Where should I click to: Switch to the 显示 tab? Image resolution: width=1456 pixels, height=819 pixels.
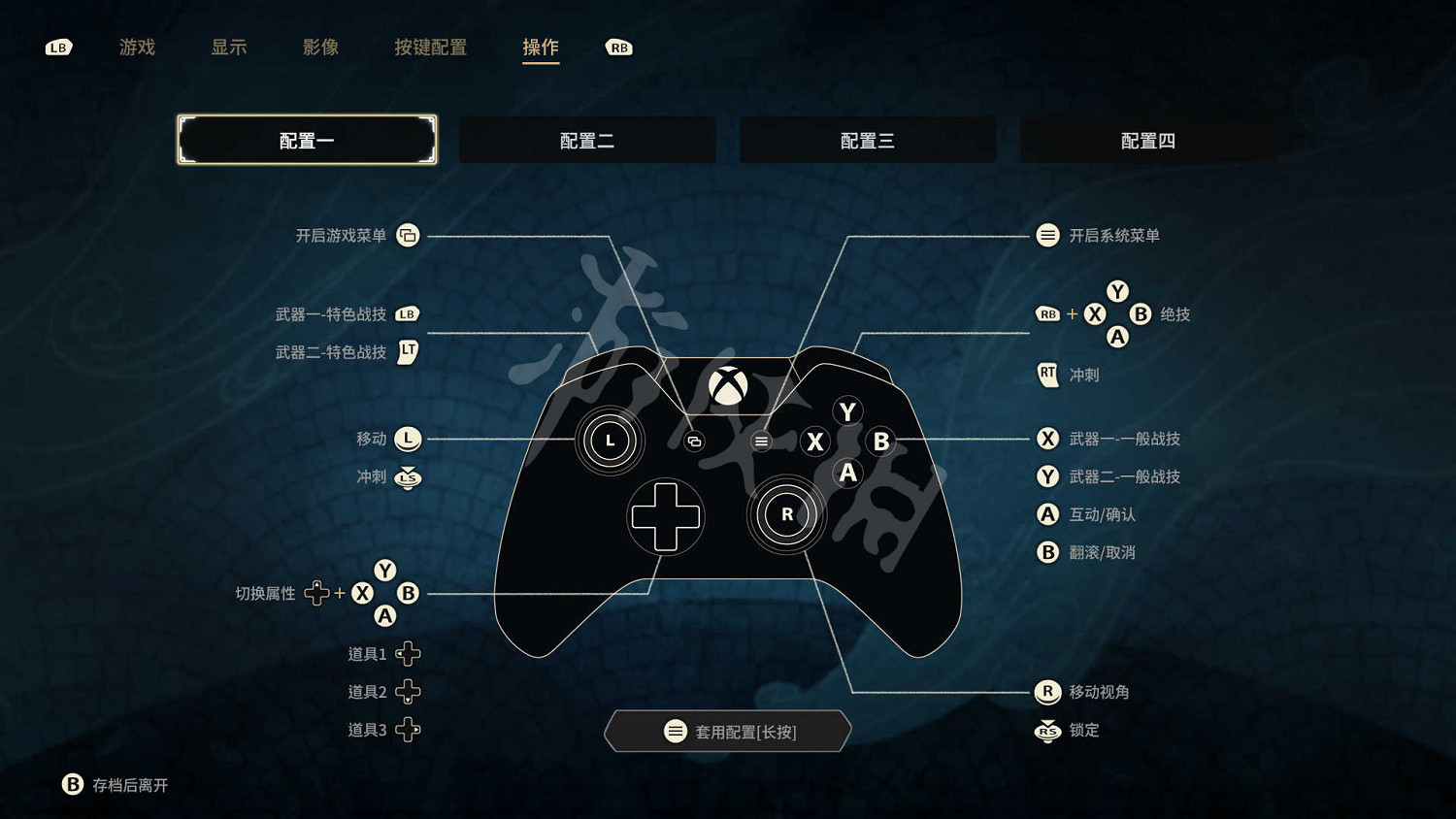click(228, 47)
